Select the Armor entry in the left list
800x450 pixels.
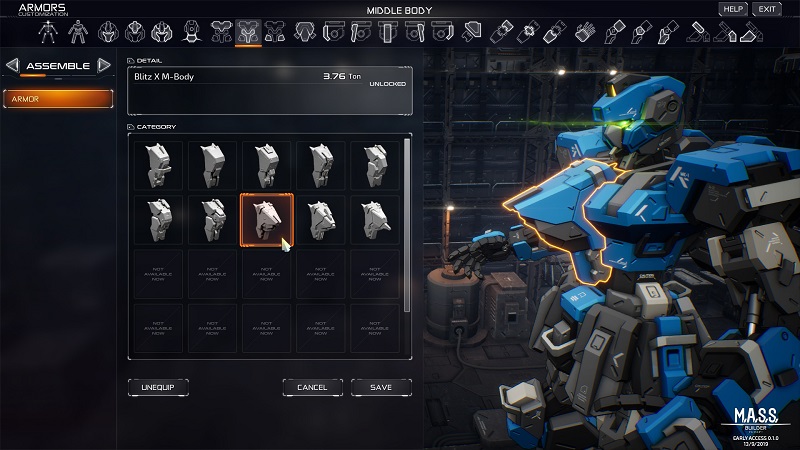pyautogui.click(x=58, y=98)
